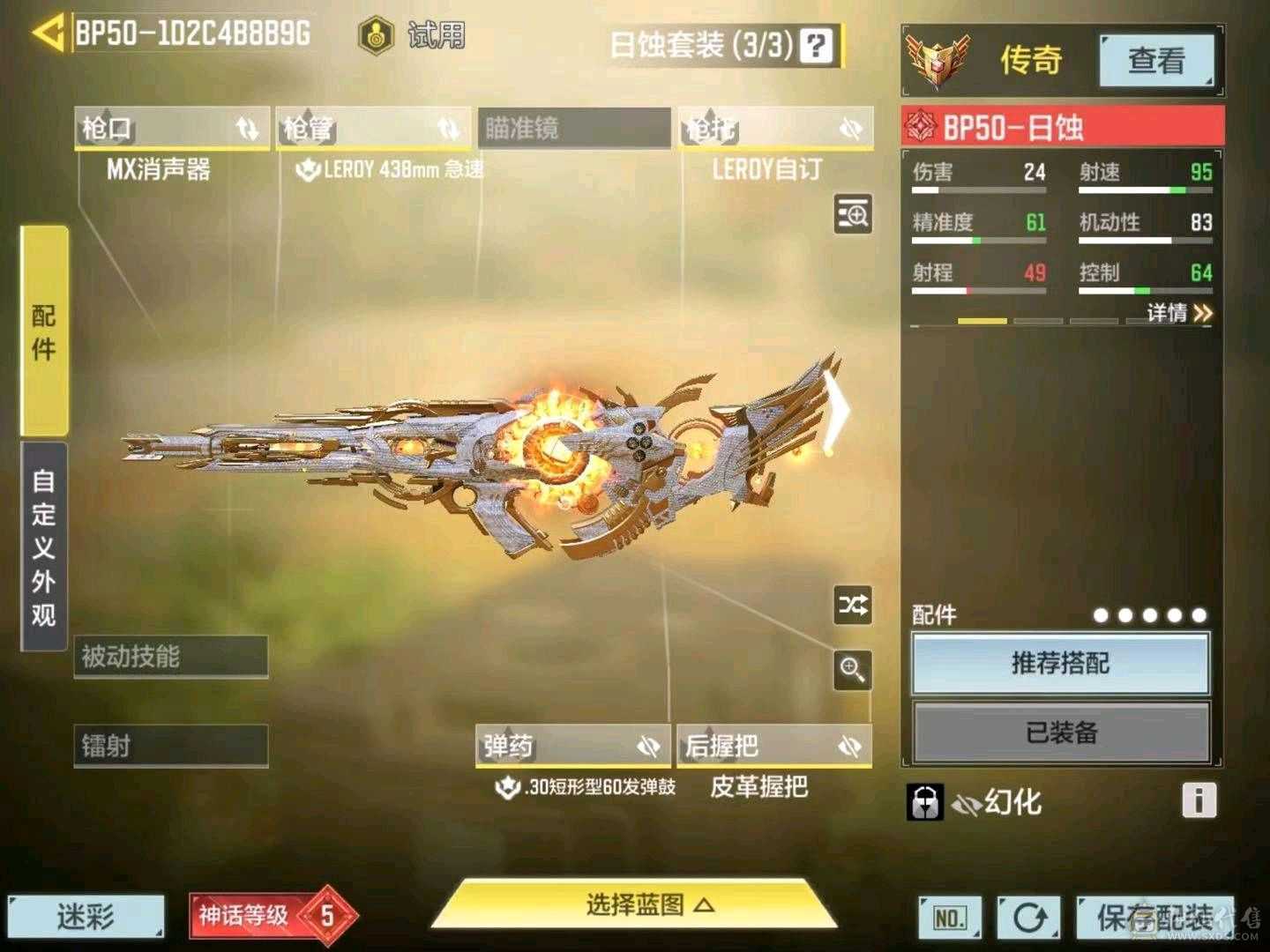This screenshot has width=1270, height=952.
Task: Click the swap icon on the 枪口 muzzle slot
Action: tap(248, 129)
